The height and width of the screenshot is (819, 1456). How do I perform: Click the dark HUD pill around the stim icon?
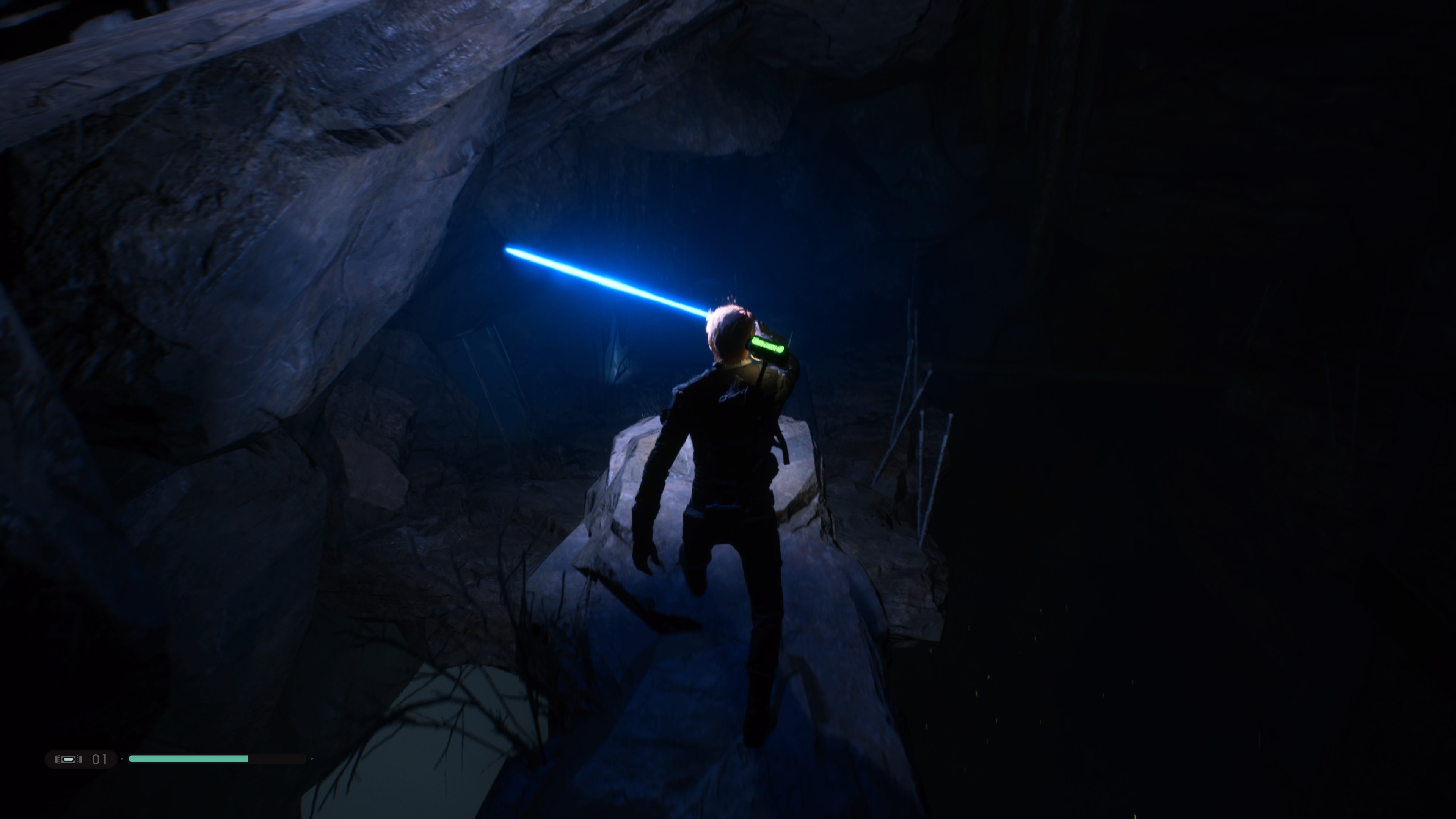coord(81,759)
